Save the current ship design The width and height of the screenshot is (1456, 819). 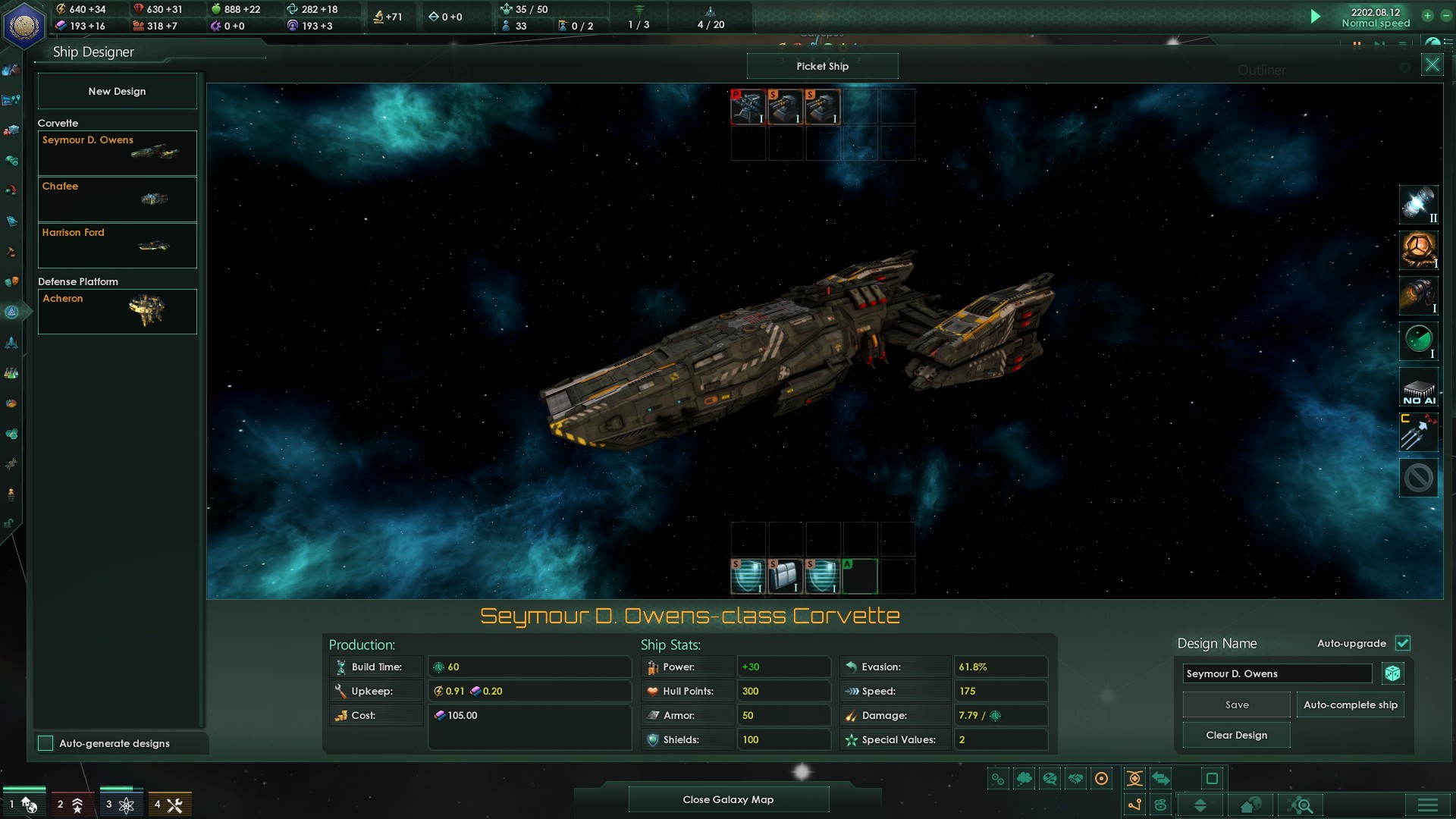click(x=1236, y=704)
